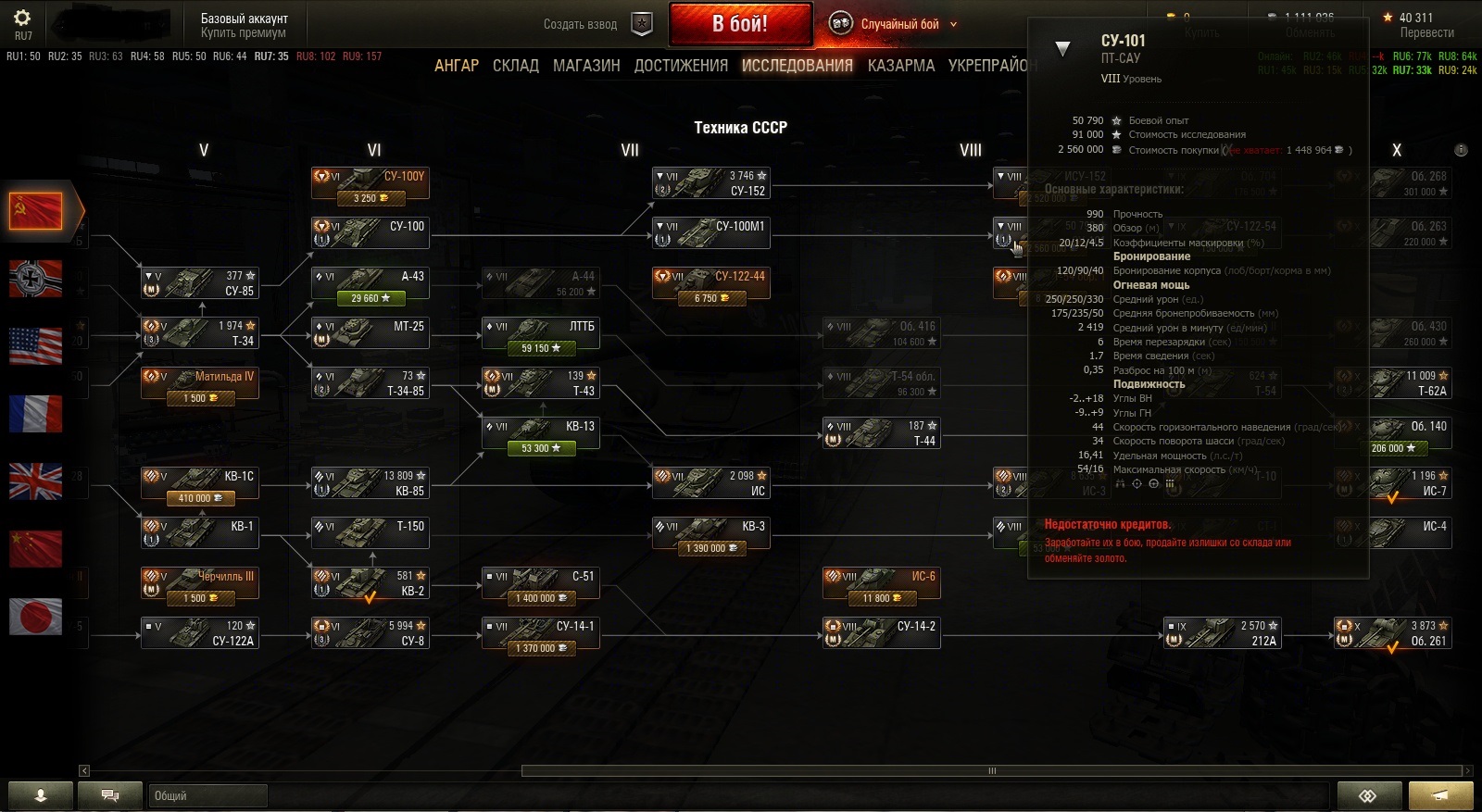Select the German nation flag
1482x812 pixels.
(35, 279)
